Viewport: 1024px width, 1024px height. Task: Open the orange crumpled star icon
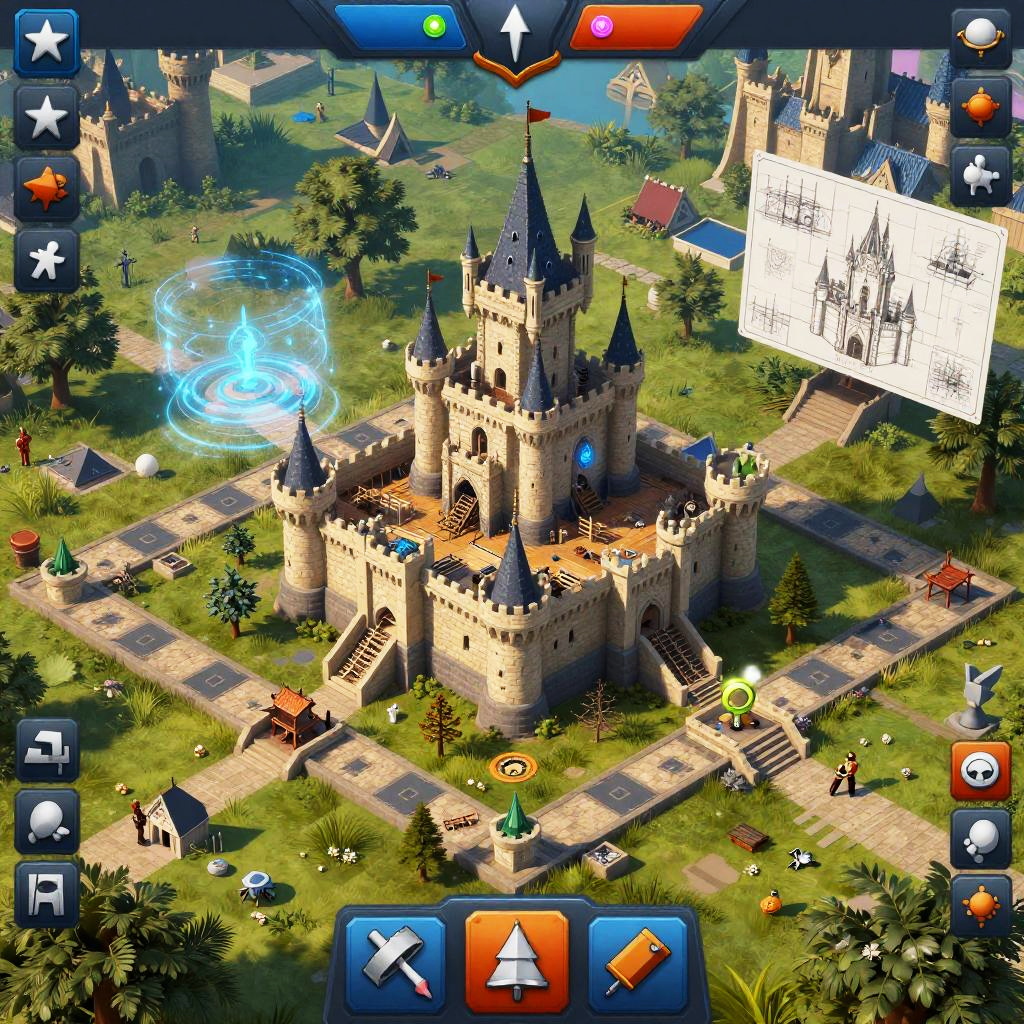pyautogui.click(x=46, y=189)
